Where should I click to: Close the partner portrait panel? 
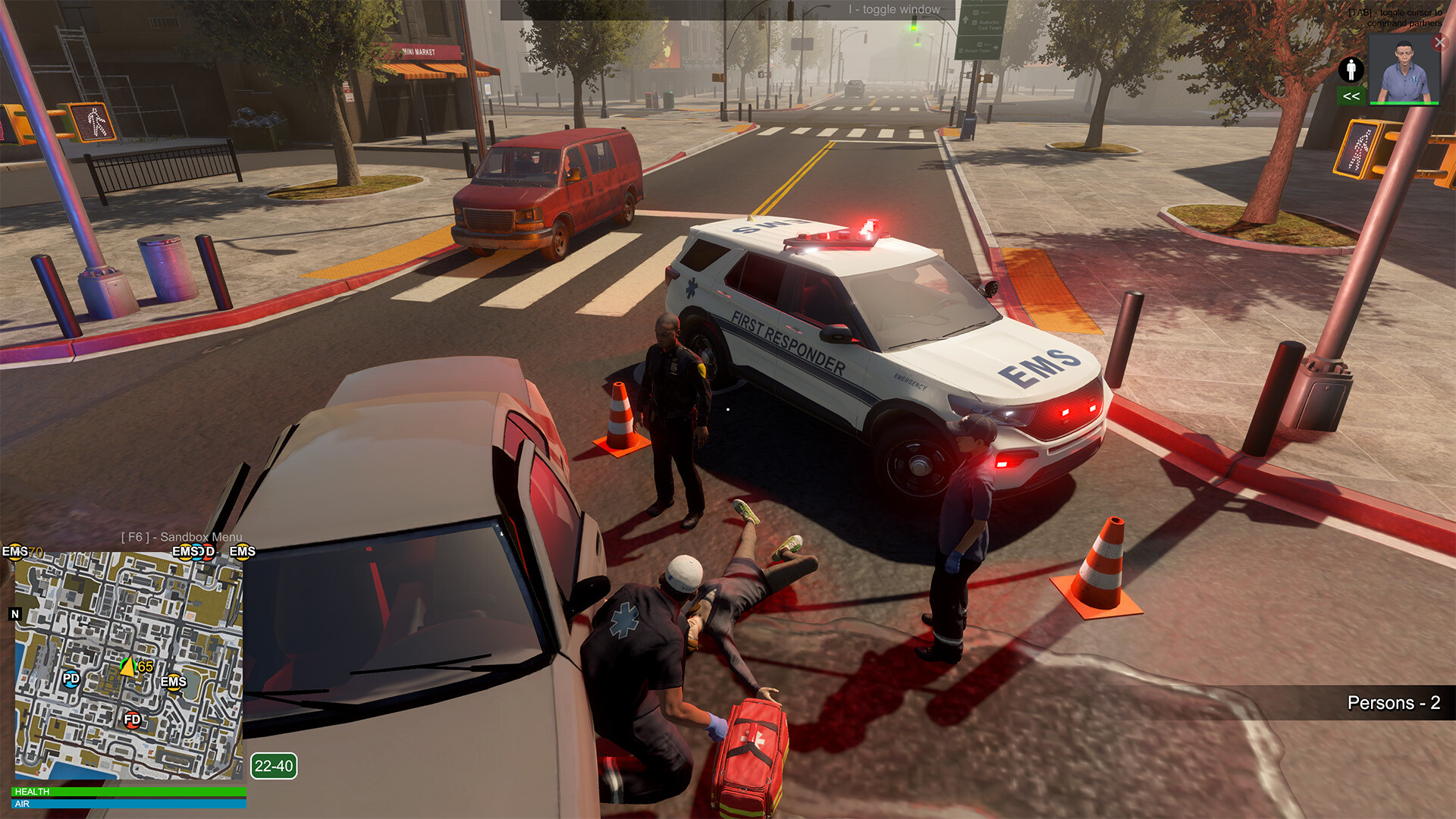click(1439, 42)
